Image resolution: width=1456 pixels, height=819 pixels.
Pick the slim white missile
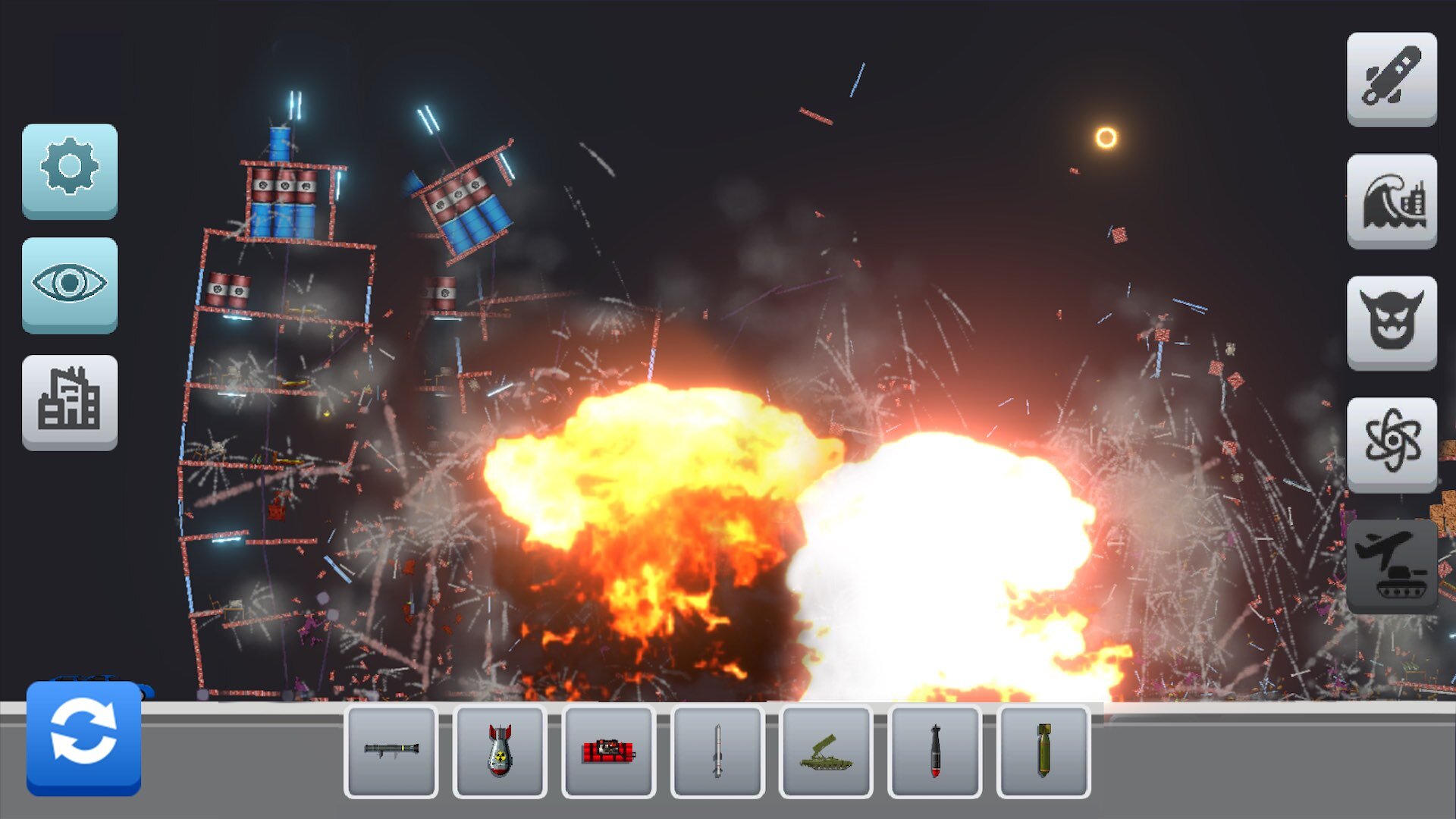717,752
